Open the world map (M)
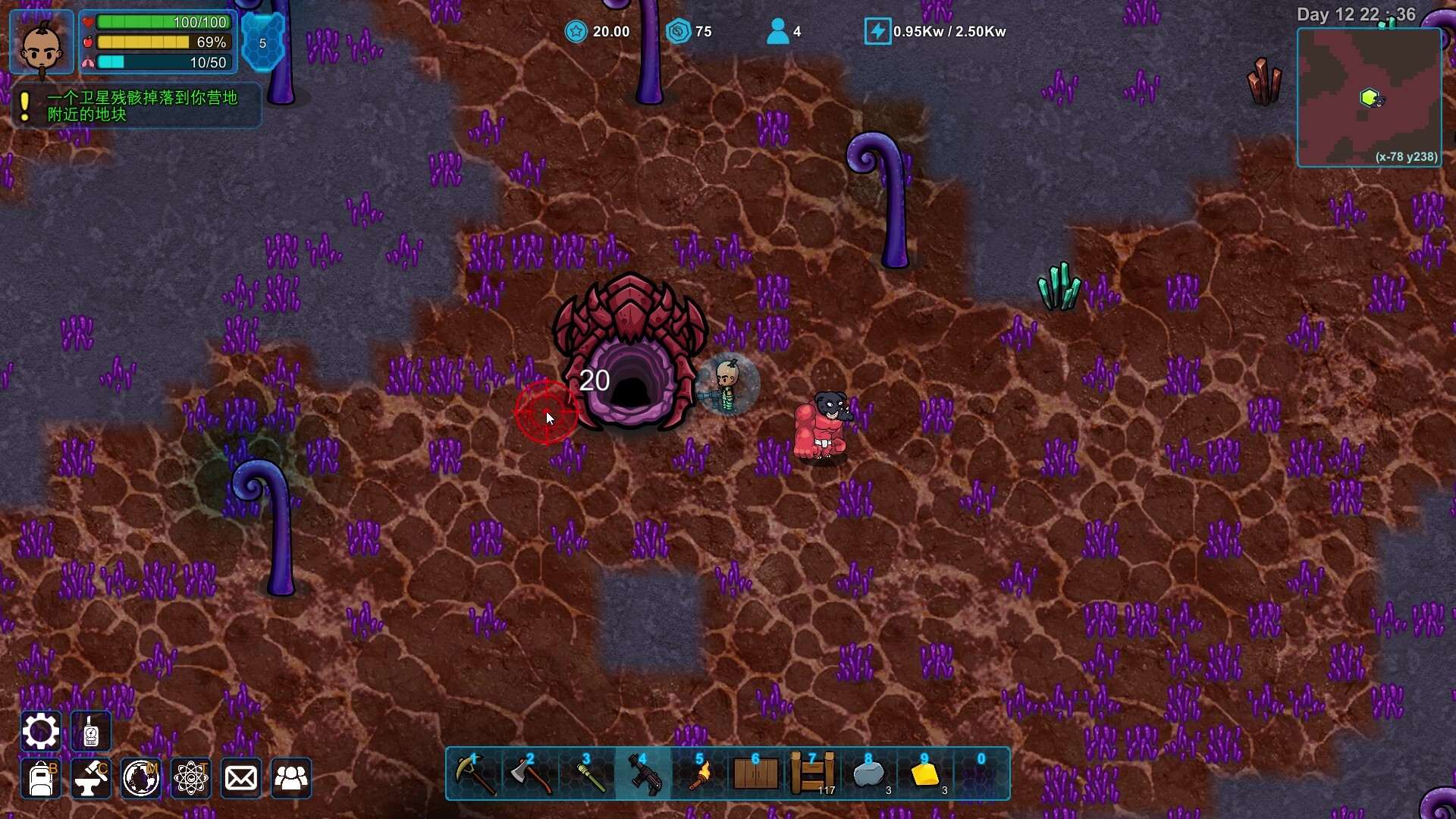Viewport: 1456px width, 819px height. [x=141, y=779]
